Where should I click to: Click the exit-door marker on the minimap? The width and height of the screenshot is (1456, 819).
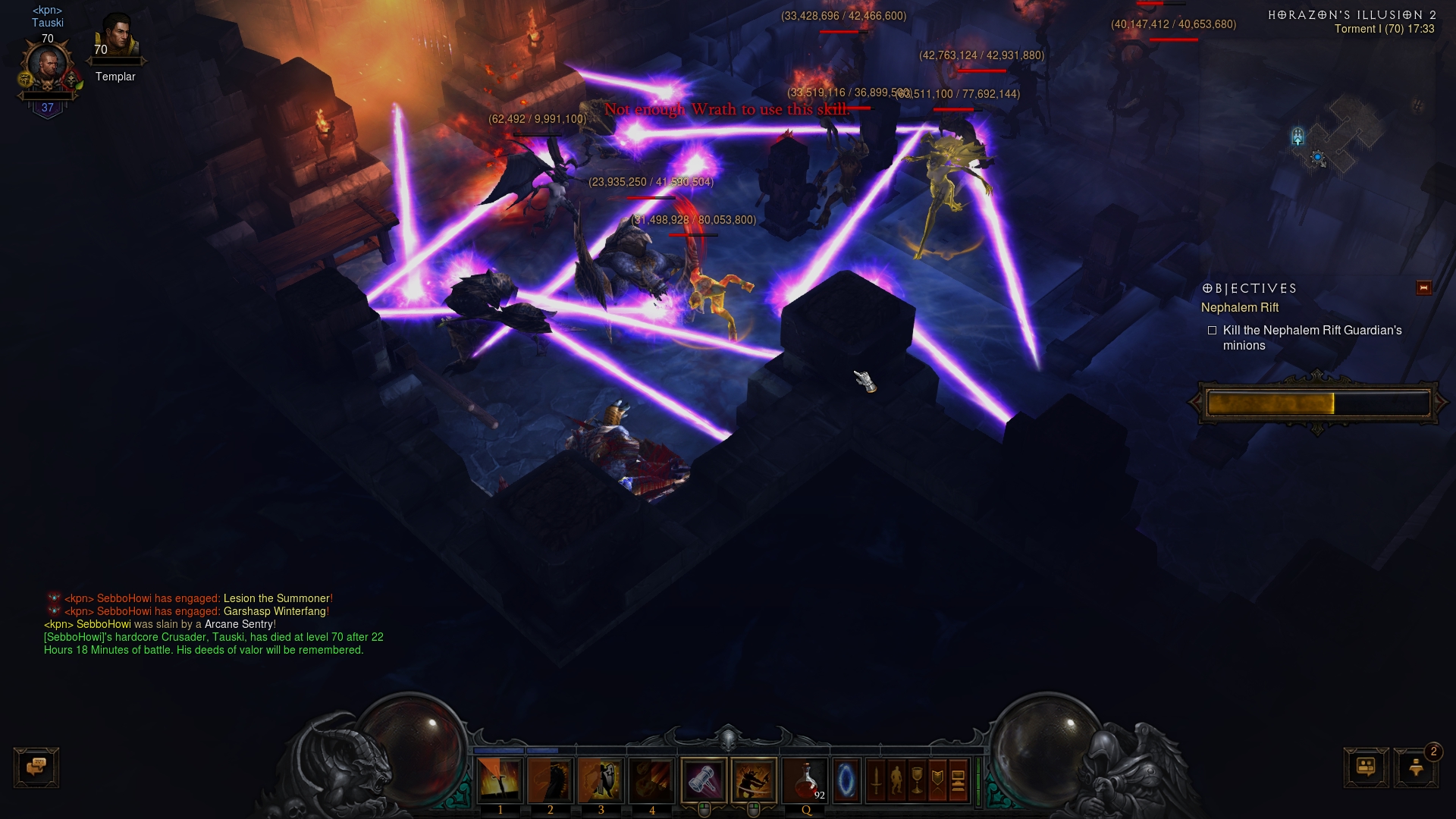[1298, 136]
